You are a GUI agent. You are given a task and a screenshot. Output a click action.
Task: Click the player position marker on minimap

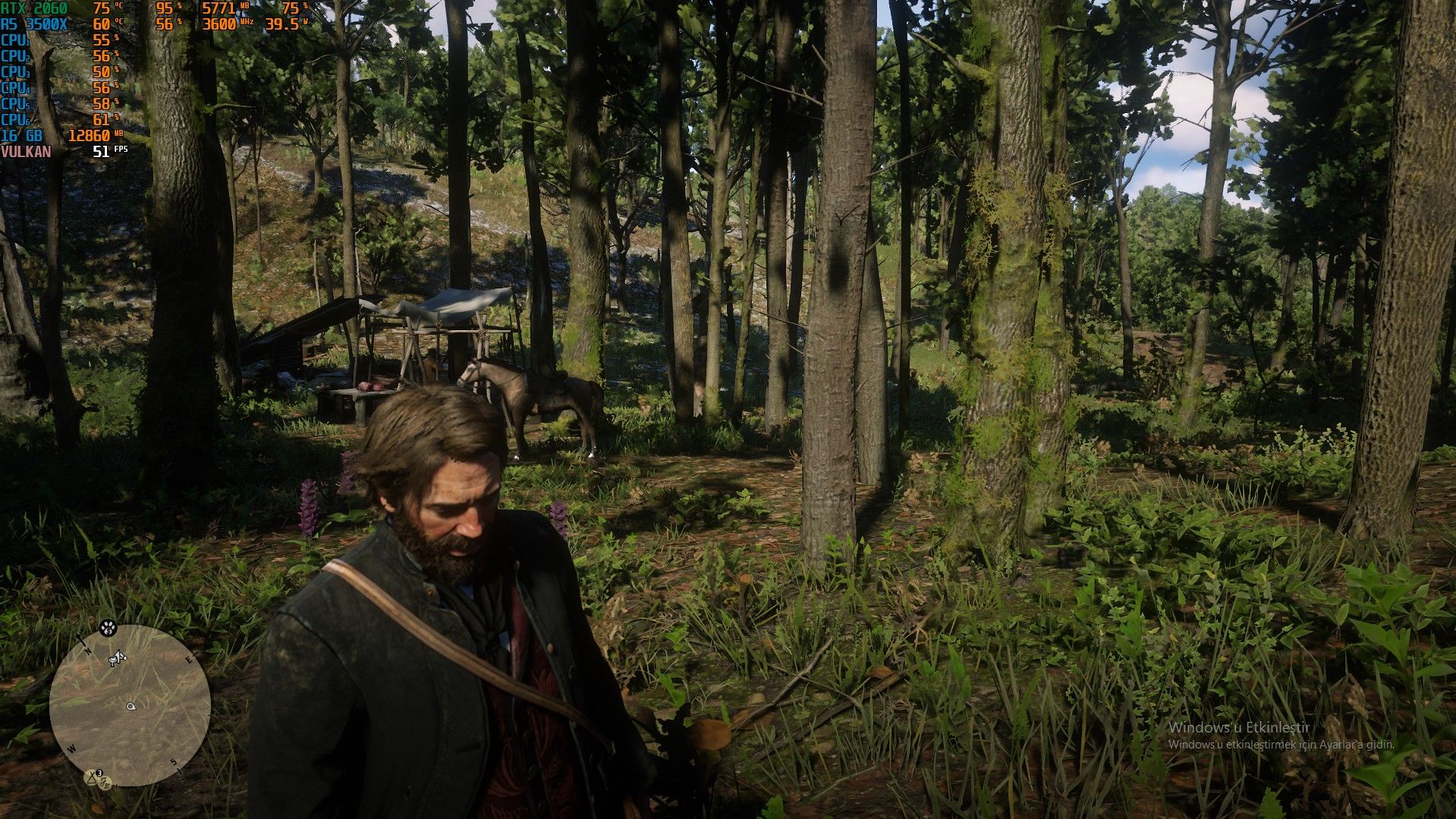click(x=131, y=707)
